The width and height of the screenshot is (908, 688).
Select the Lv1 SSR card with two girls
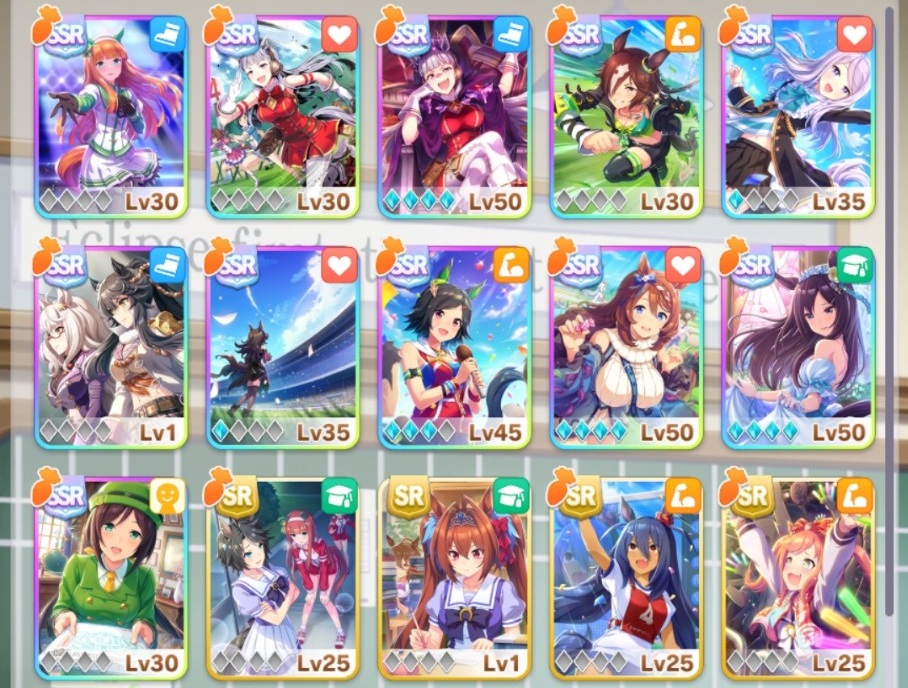point(110,345)
